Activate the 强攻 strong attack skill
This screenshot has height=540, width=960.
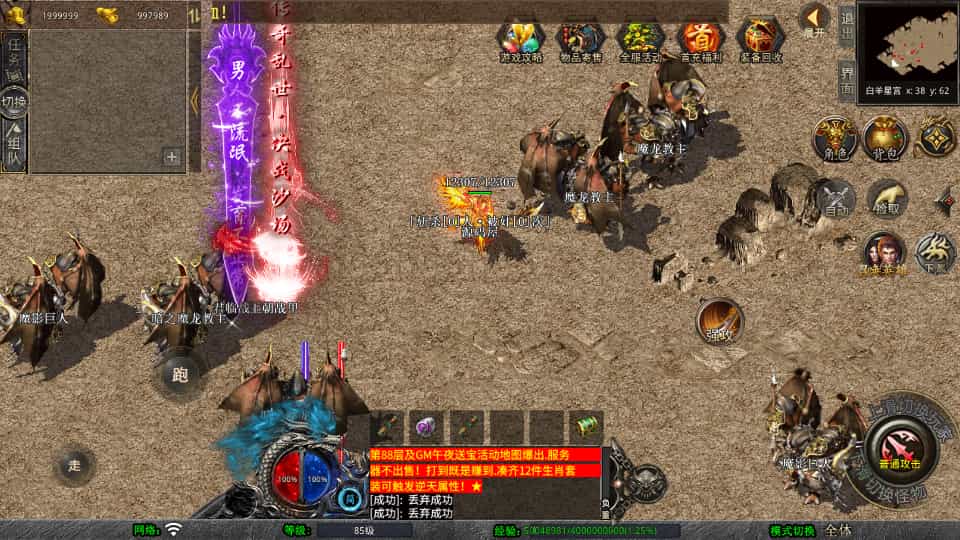719,320
